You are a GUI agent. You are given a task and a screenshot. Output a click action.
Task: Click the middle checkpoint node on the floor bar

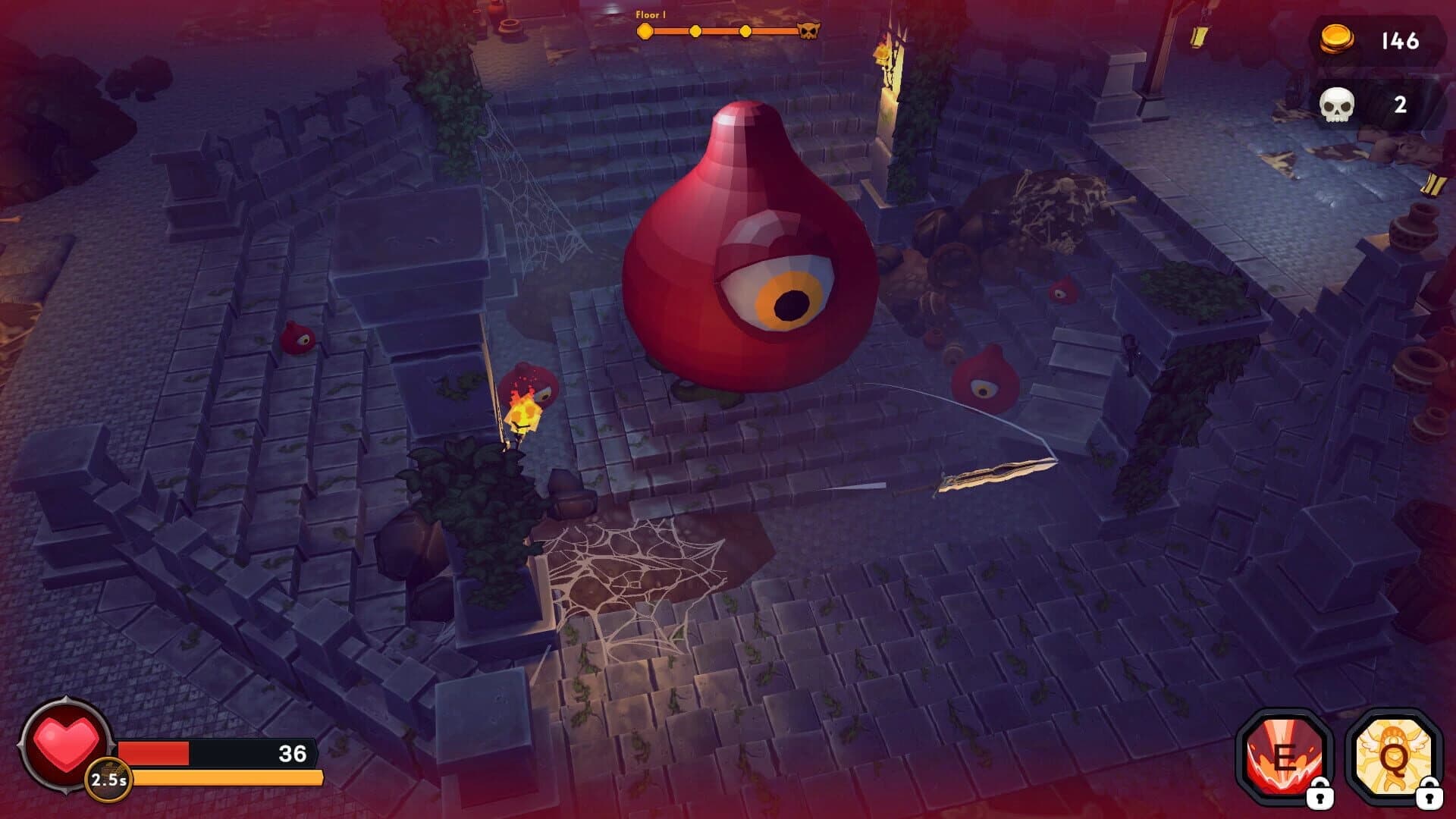(695, 31)
